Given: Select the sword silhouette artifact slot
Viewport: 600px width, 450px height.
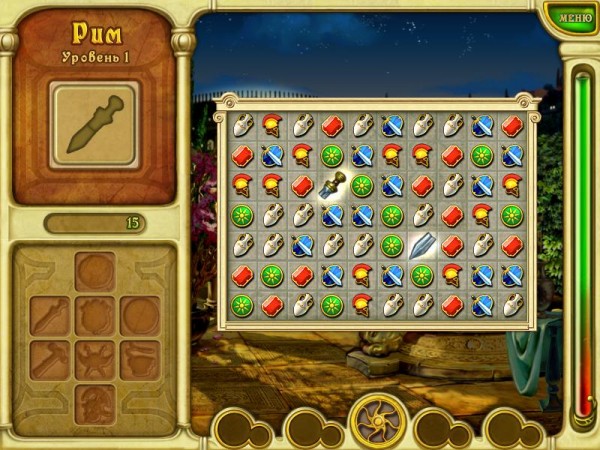Looking at the screenshot, I should (x=50, y=316).
